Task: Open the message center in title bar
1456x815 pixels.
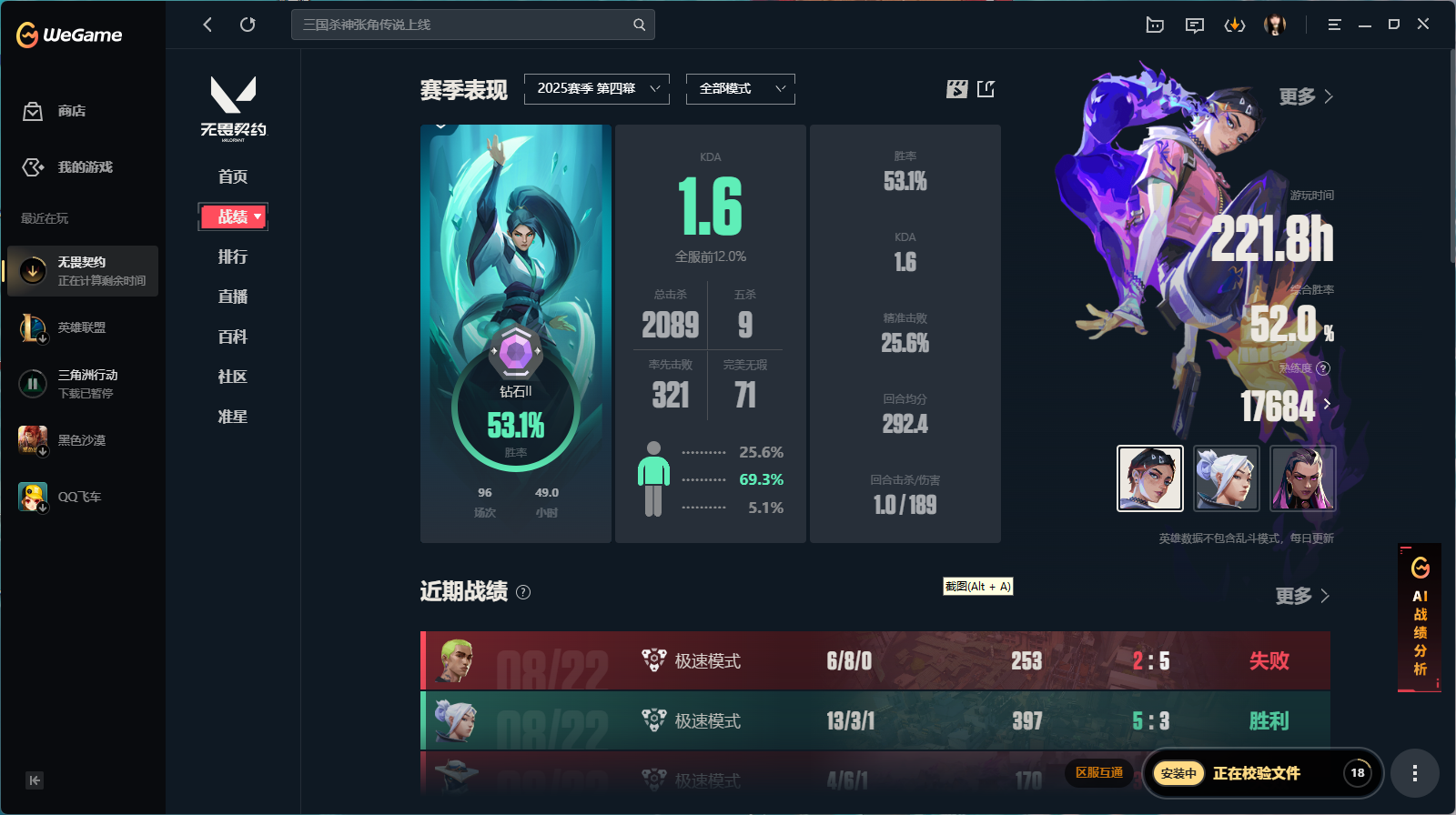Action: [1194, 25]
